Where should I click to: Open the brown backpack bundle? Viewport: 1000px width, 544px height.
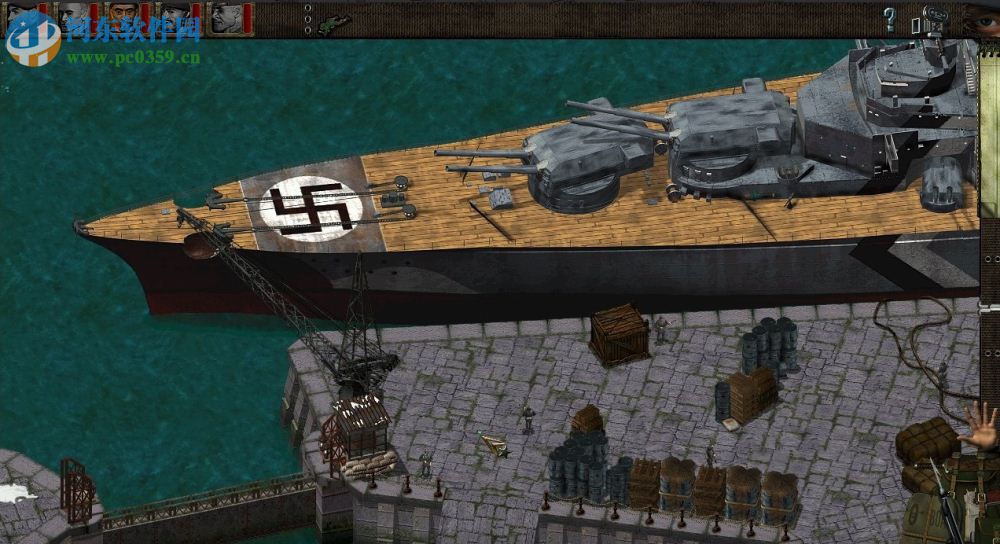[924, 440]
